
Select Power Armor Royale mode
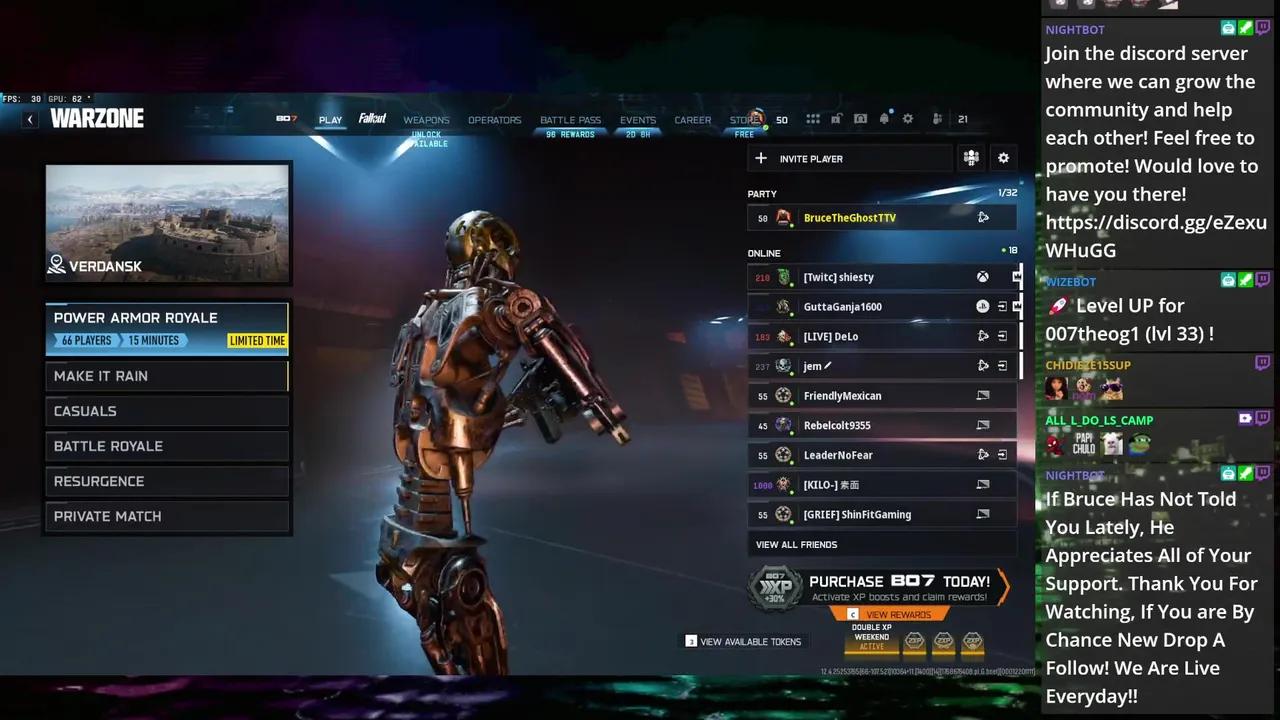(x=167, y=328)
